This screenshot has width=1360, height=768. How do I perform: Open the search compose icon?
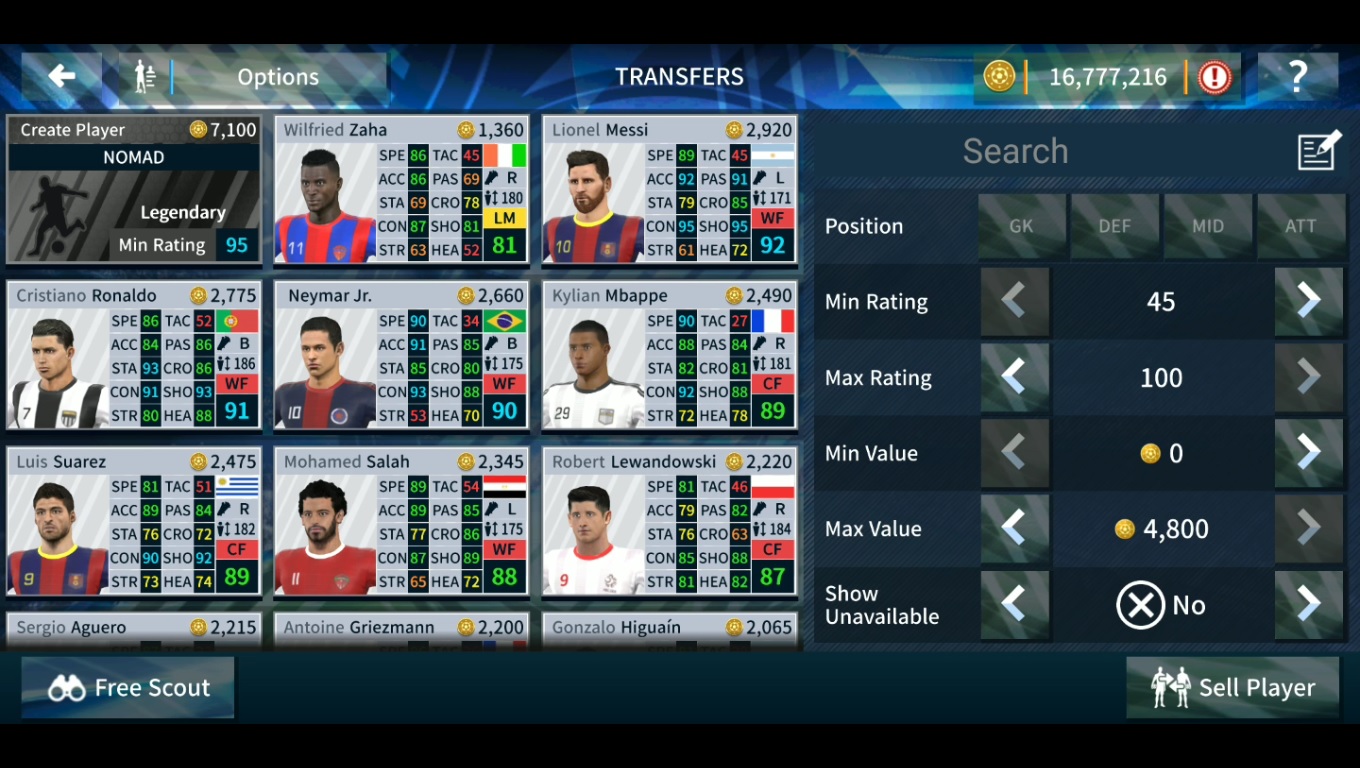click(x=1318, y=149)
